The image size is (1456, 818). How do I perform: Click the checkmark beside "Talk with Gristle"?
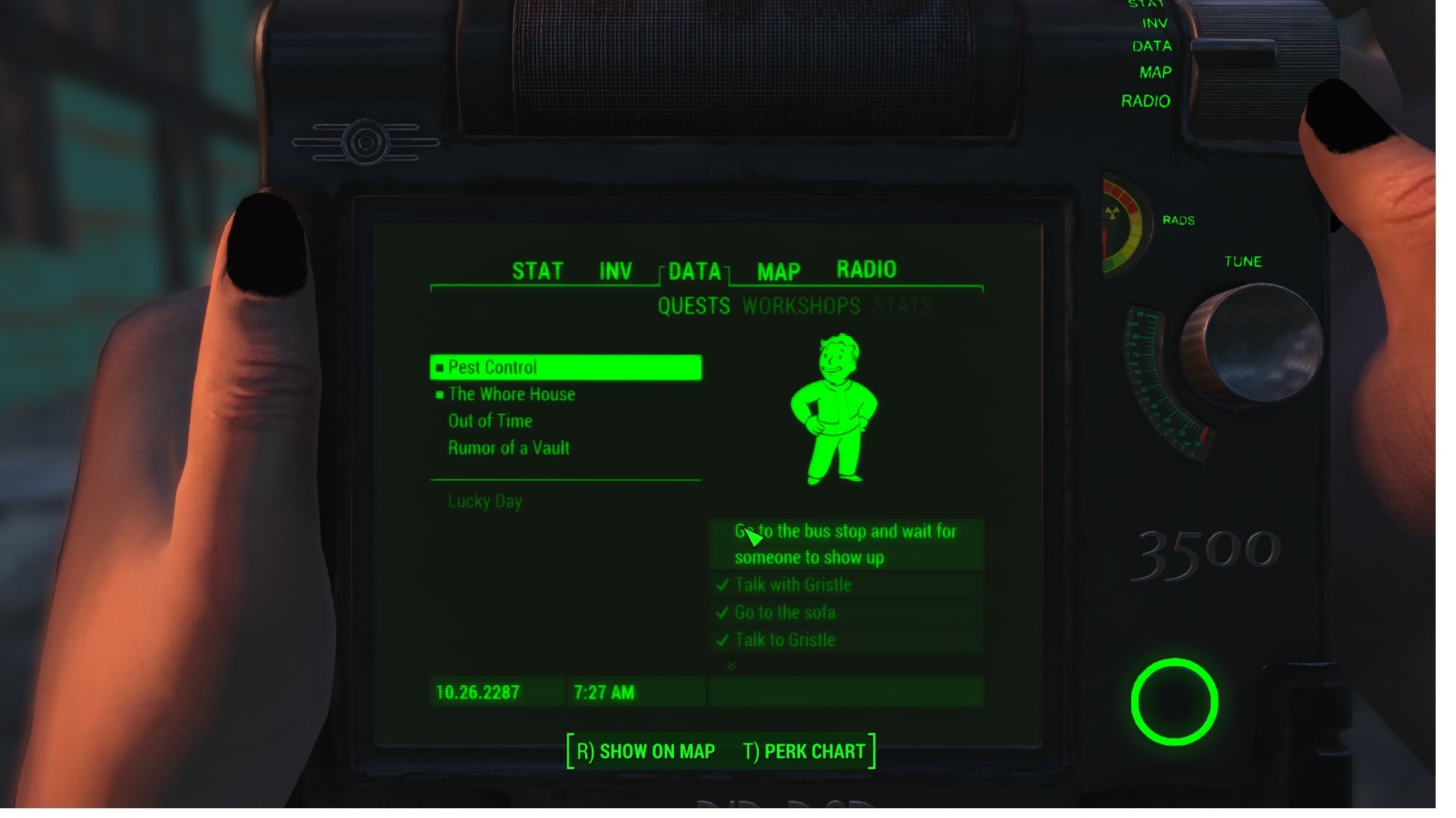[723, 585]
